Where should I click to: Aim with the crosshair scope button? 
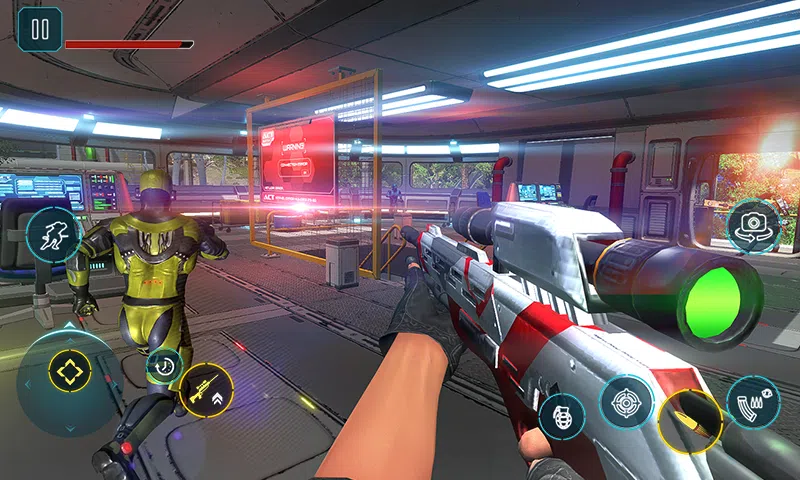point(627,401)
